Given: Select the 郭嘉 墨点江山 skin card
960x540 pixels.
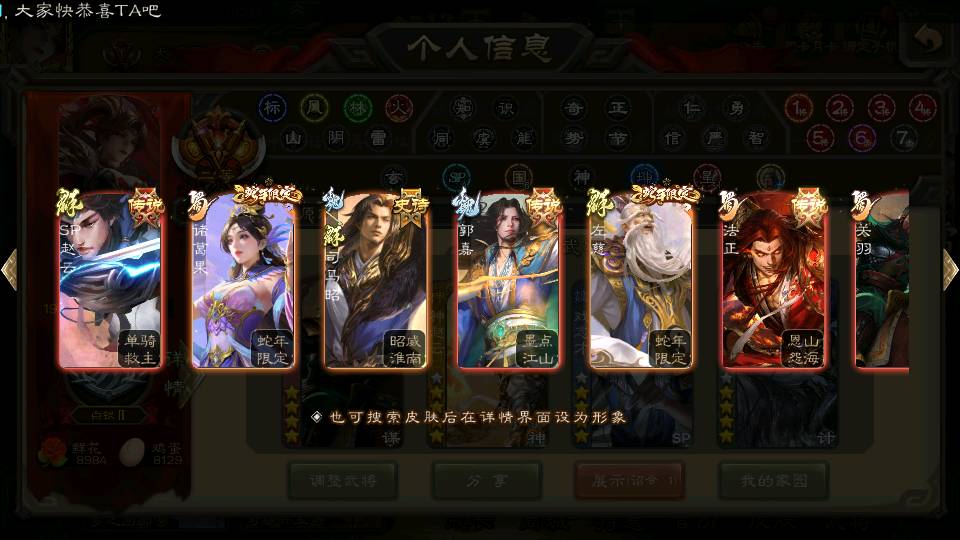Looking at the screenshot, I should (x=509, y=280).
